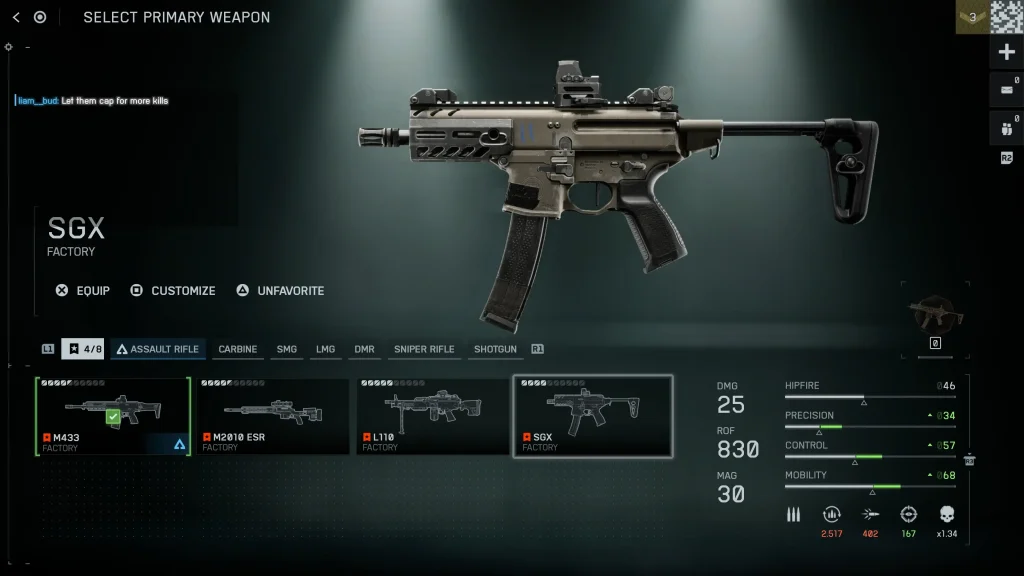Open the Assault Rifle category
The width and height of the screenshot is (1024, 576).
click(159, 349)
